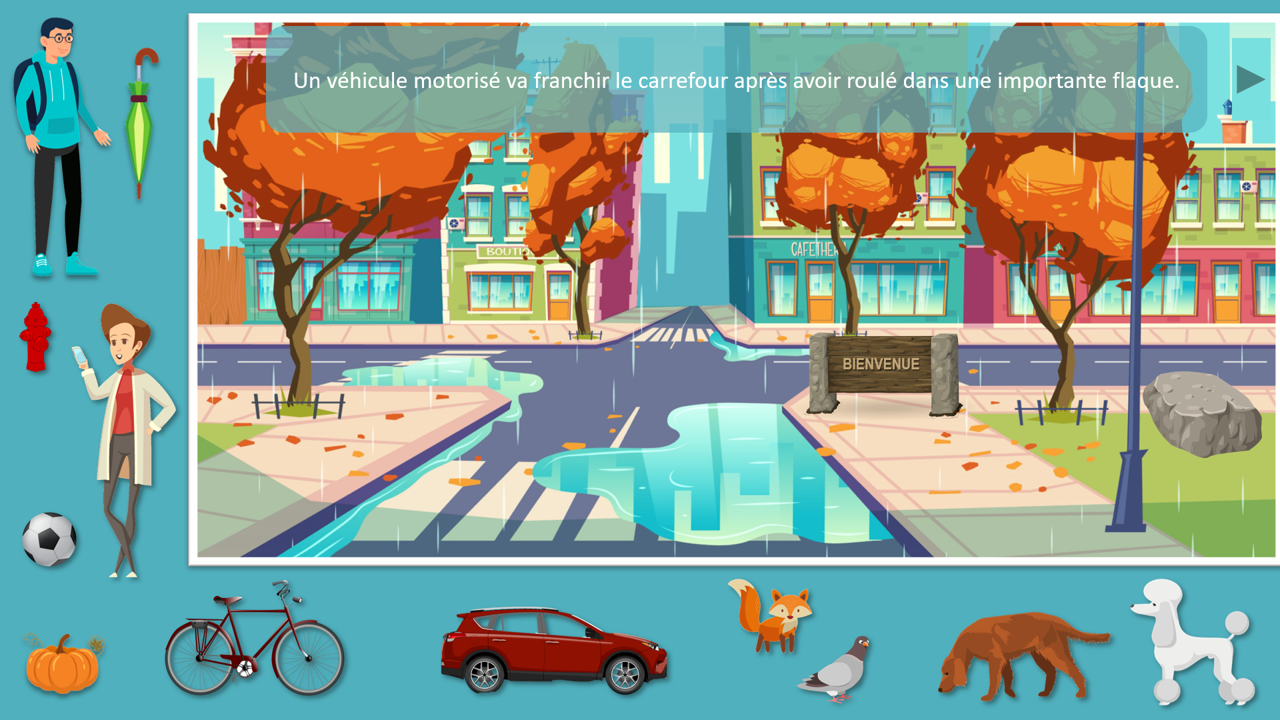
Task: Select the fox
Action: coord(774,615)
